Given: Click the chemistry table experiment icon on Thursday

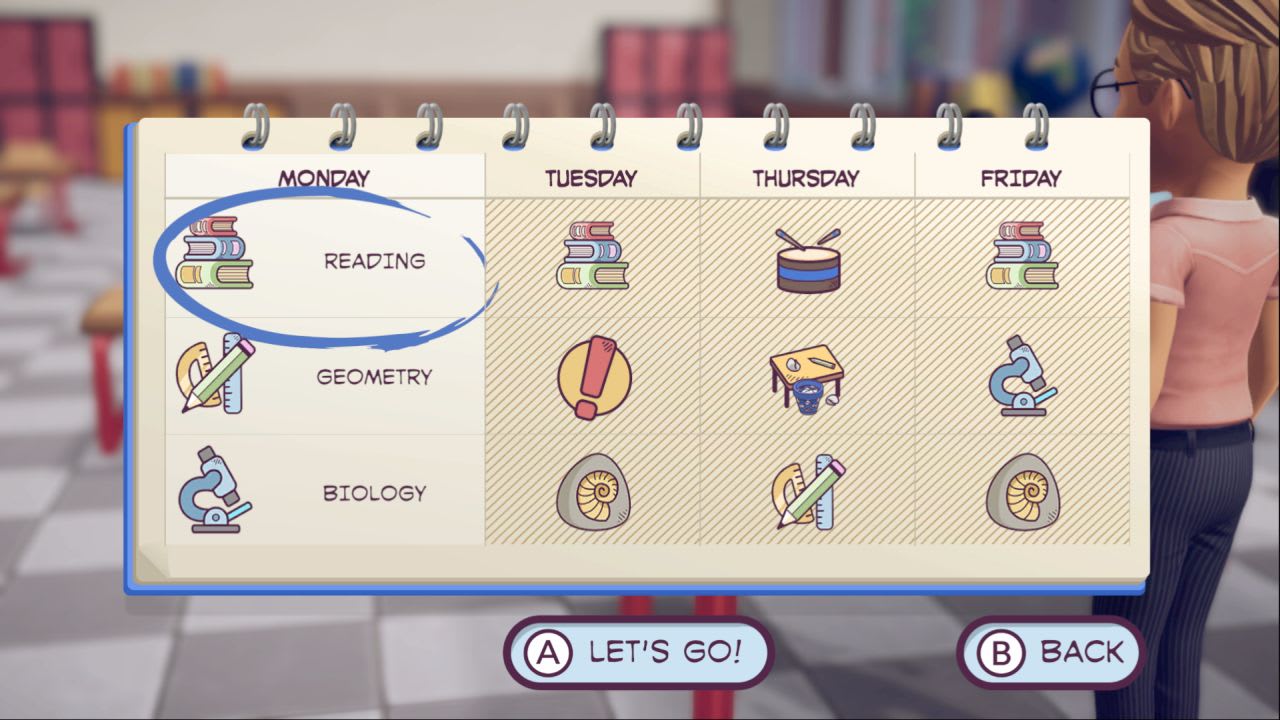Looking at the screenshot, I should 809,380.
